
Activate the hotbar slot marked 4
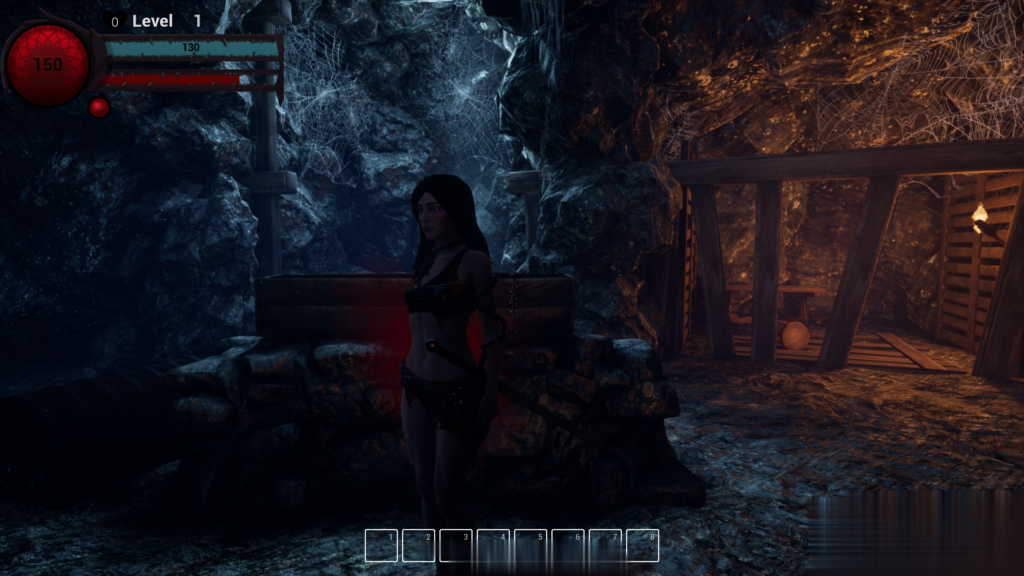[x=493, y=545]
